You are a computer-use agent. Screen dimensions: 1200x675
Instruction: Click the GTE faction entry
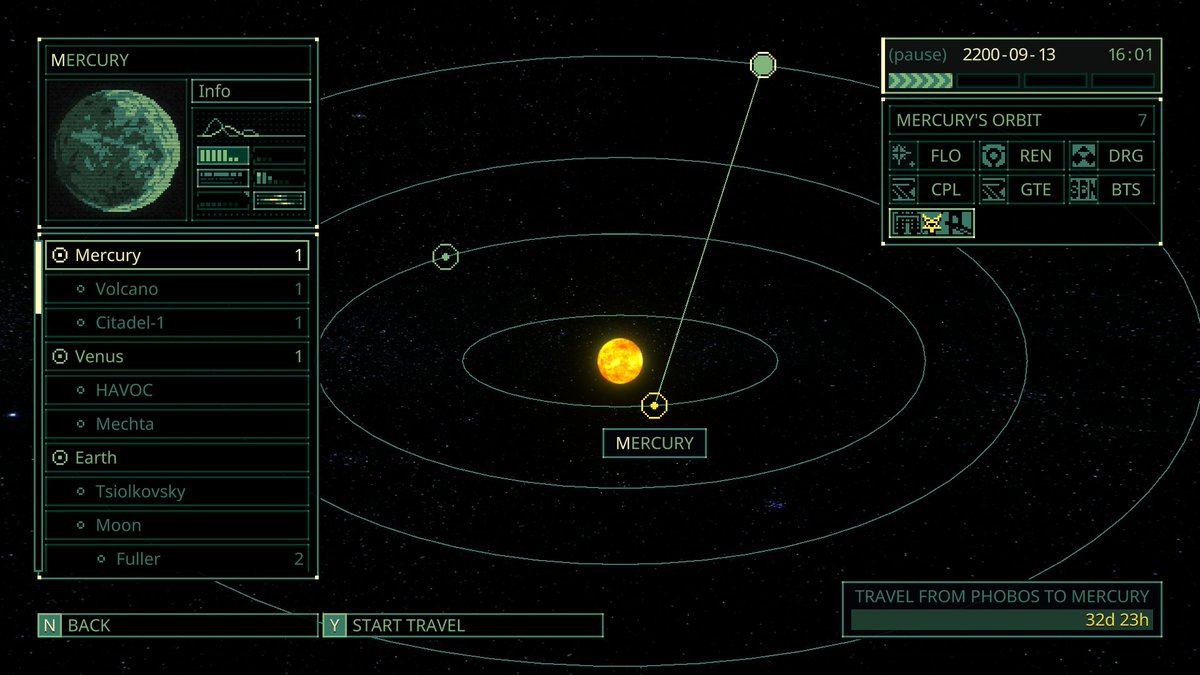pos(1021,190)
